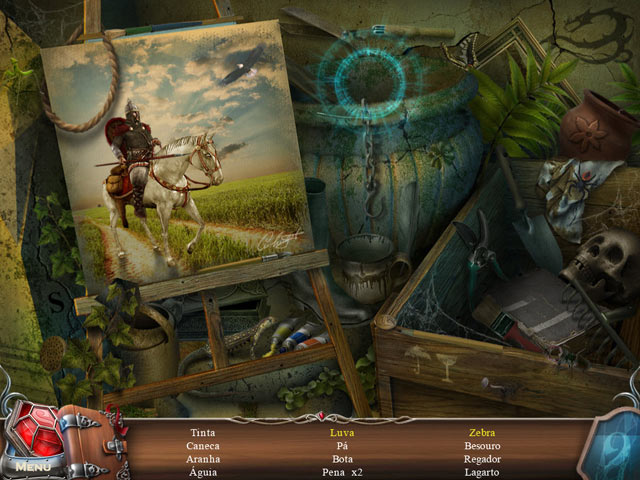
Task: Select the yellow Zebra list entry
Action: point(482,433)
